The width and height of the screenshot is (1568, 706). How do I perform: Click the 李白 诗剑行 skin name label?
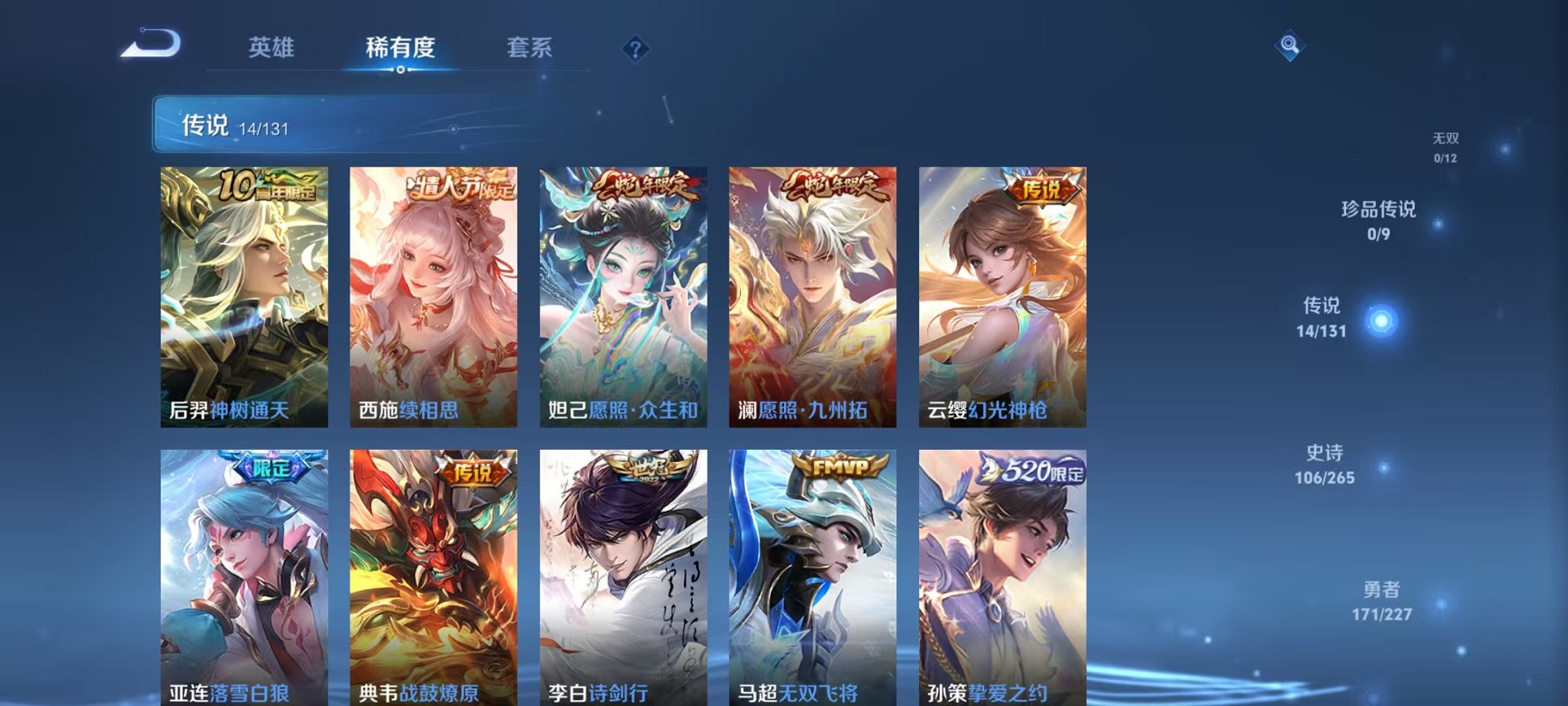[597, 692]
